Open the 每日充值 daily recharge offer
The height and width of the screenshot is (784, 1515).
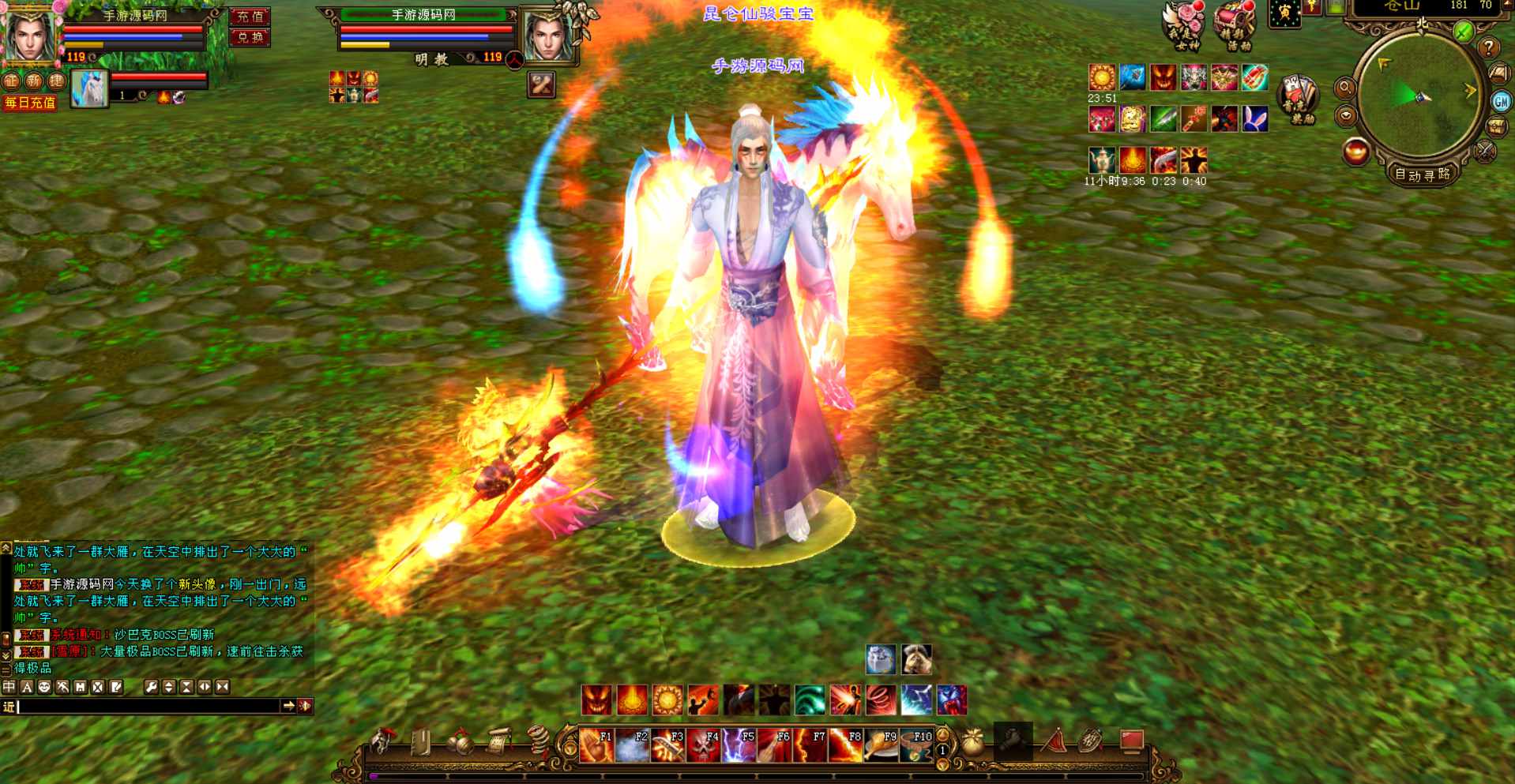tap(30, 103)
